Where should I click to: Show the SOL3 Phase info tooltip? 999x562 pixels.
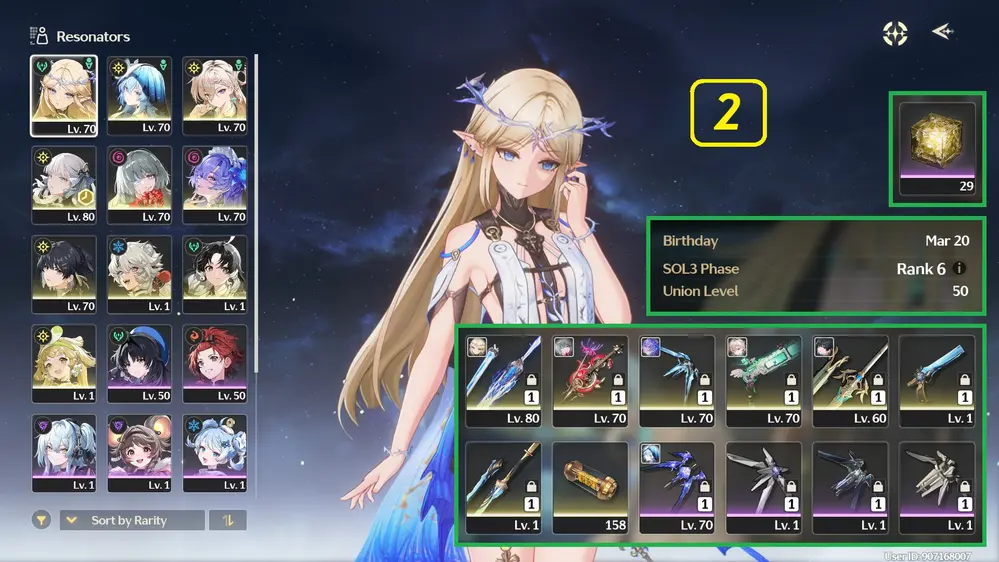[960, 269]
